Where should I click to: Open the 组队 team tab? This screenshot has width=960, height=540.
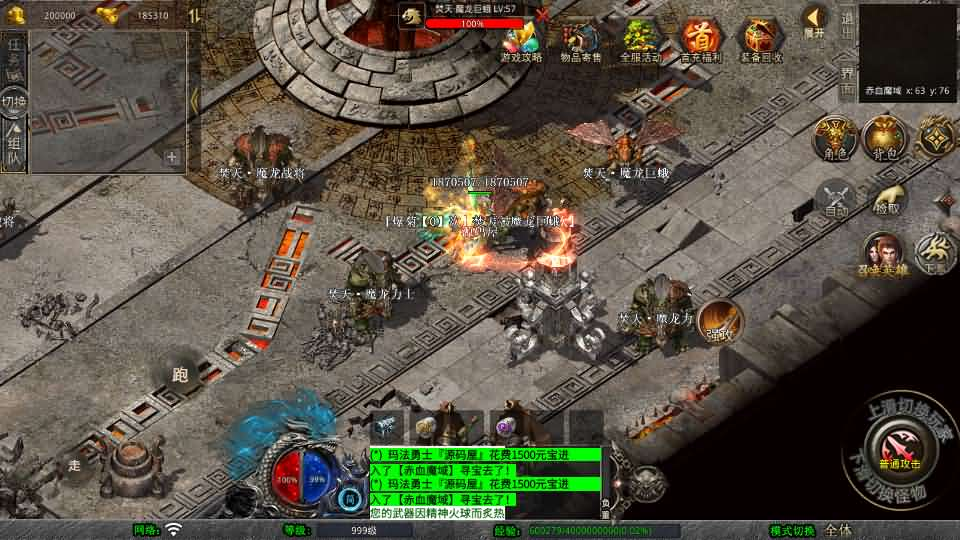click(14, 148)
